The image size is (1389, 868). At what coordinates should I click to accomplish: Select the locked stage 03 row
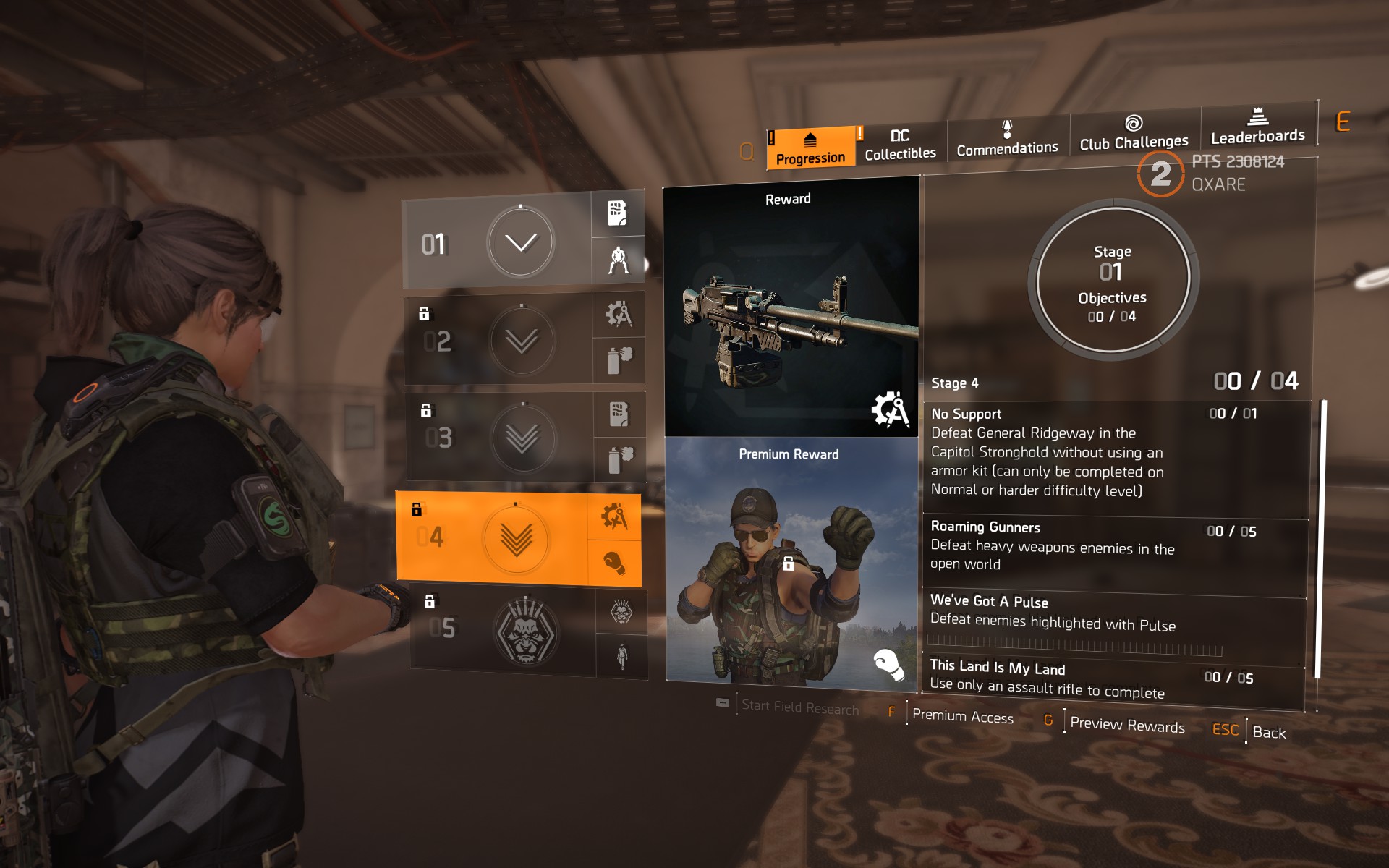[x=500, y=438]
